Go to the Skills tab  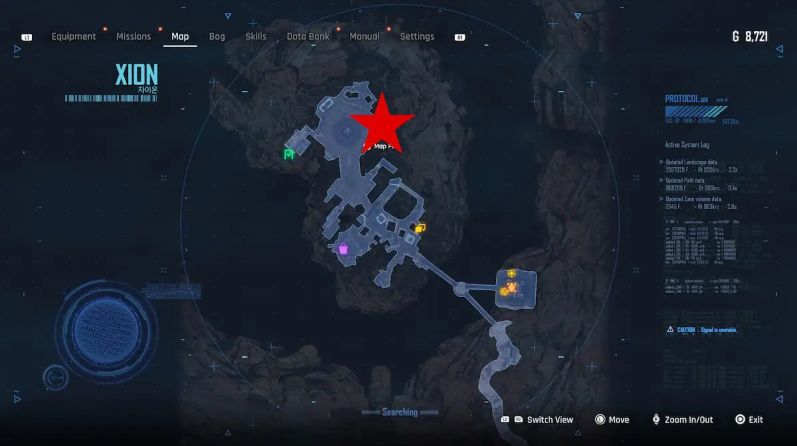point(256,37)
